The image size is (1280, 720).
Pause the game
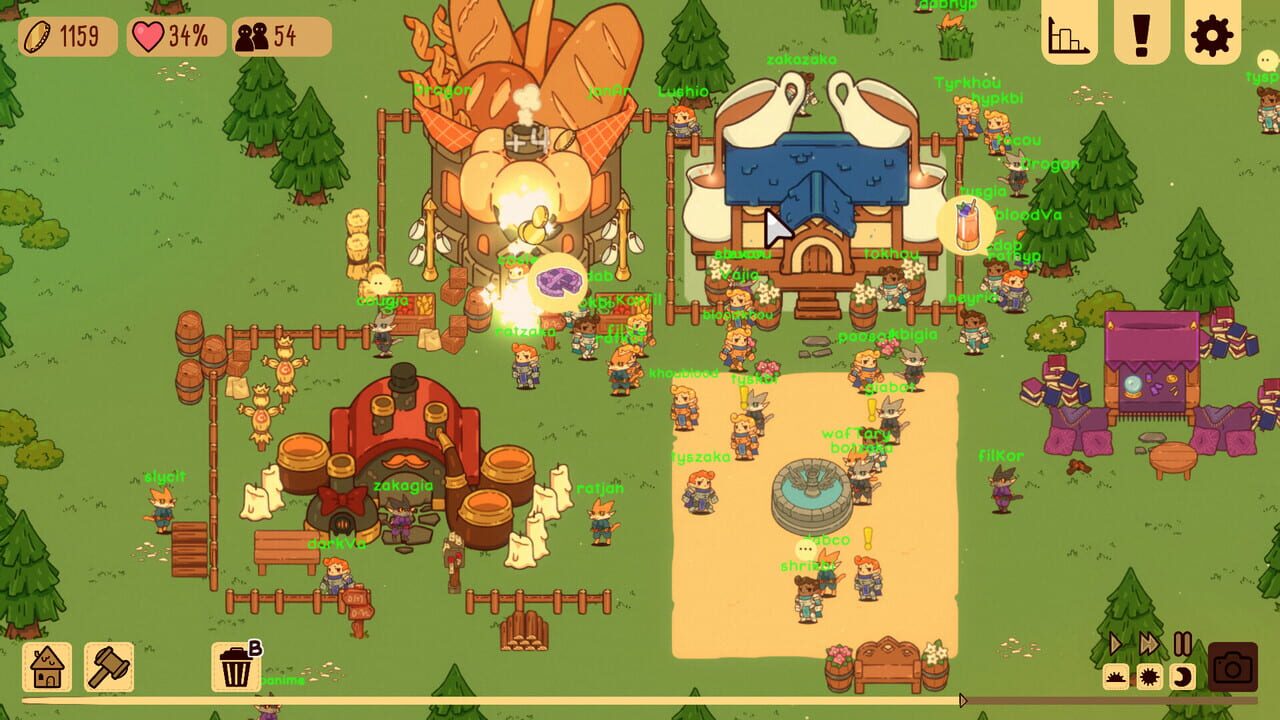coord(1182,644)
